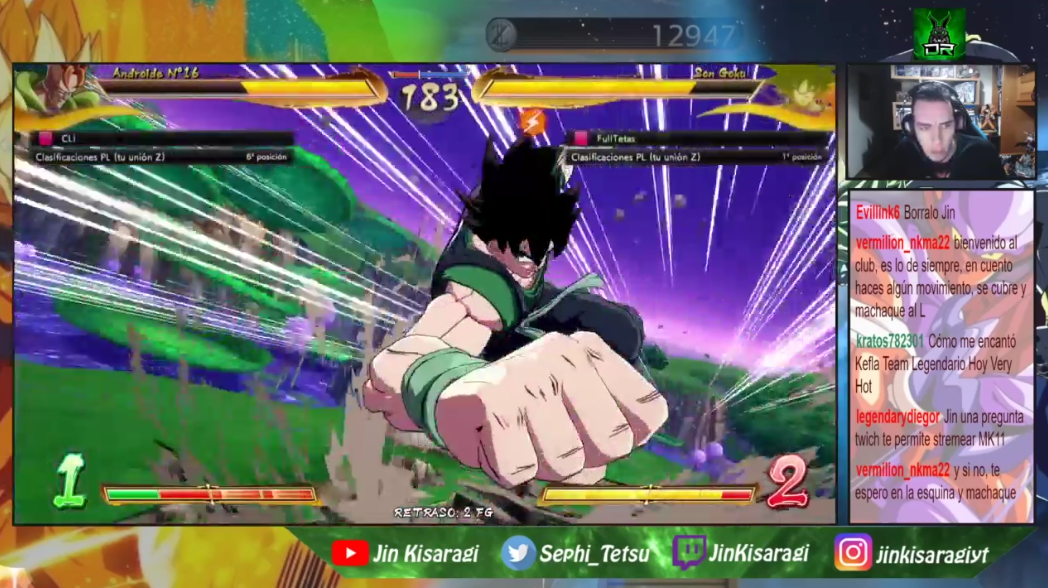This screenshot has width=1048, height=588.
Task: Open the YouTube Jin Kisaragi link
Action: point(405,553)
